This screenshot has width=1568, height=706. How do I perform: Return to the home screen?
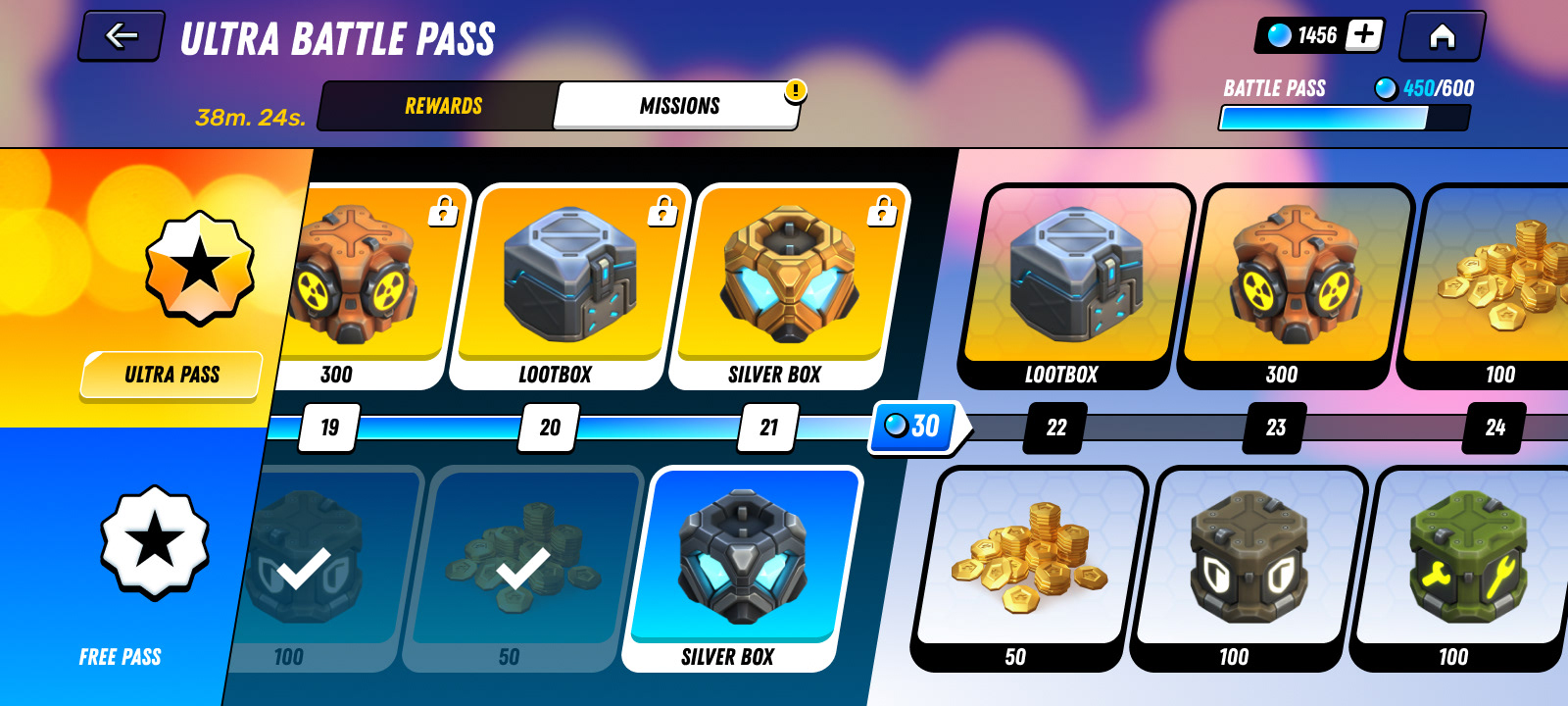pos(1442,36)
